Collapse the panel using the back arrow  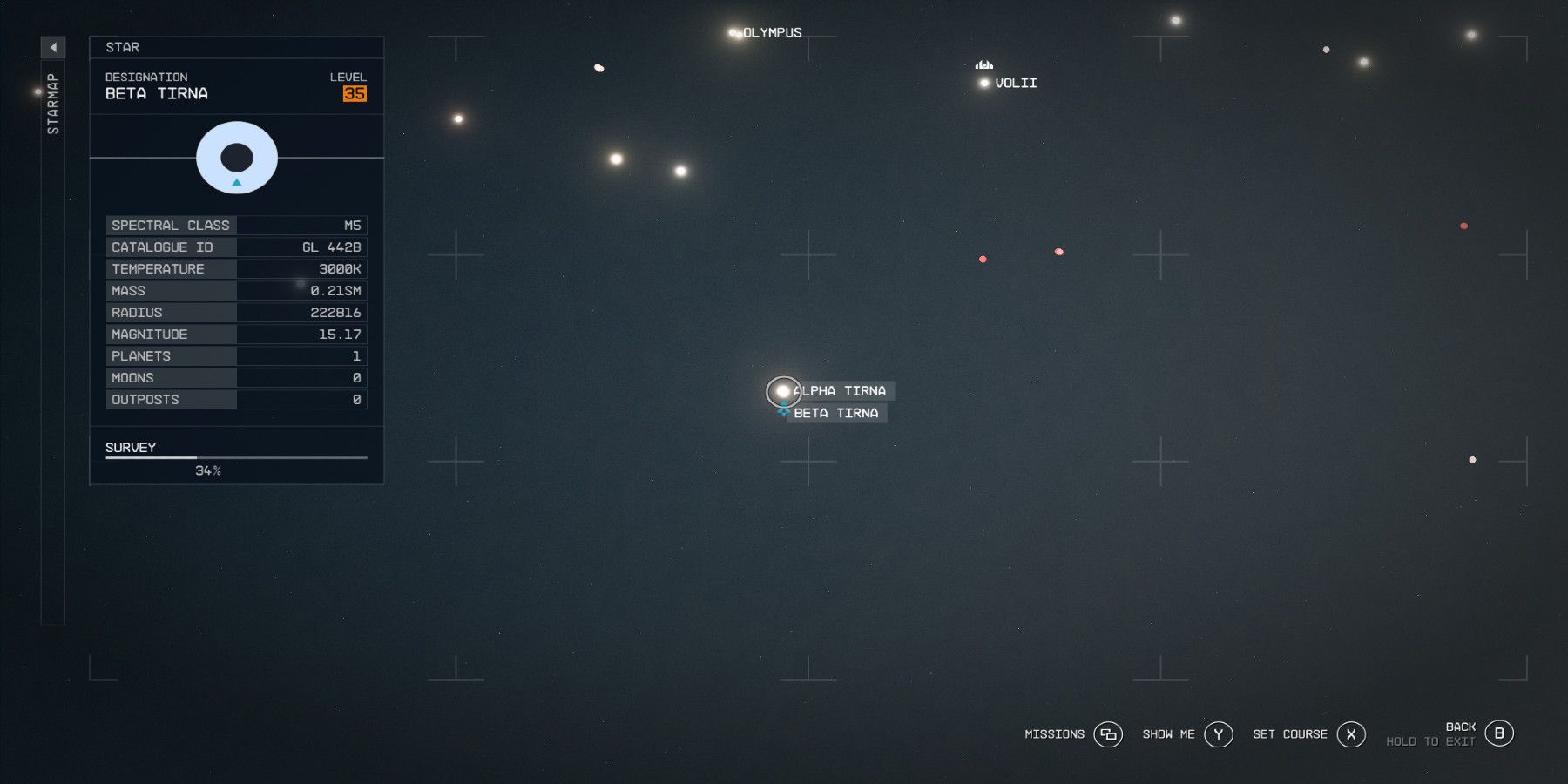click(53, 48)
